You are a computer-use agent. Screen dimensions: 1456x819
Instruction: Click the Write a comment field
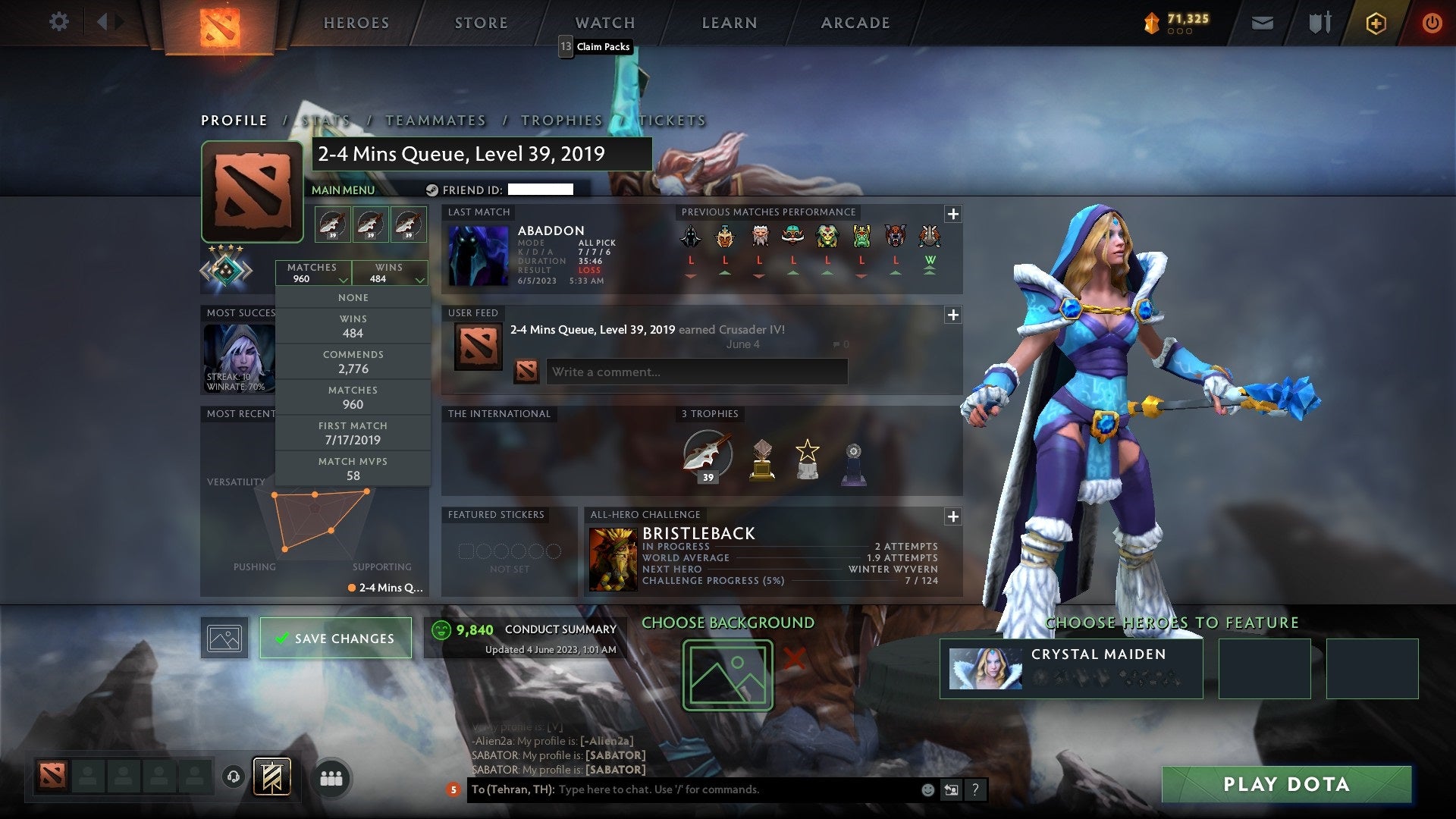(x=696, y=372)
